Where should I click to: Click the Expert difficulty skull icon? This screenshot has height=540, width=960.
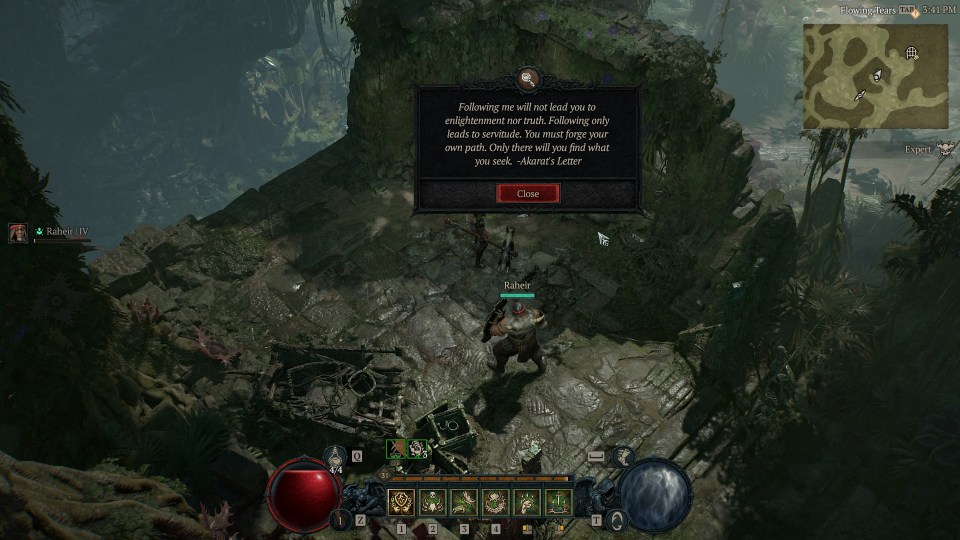click(945, 149)
